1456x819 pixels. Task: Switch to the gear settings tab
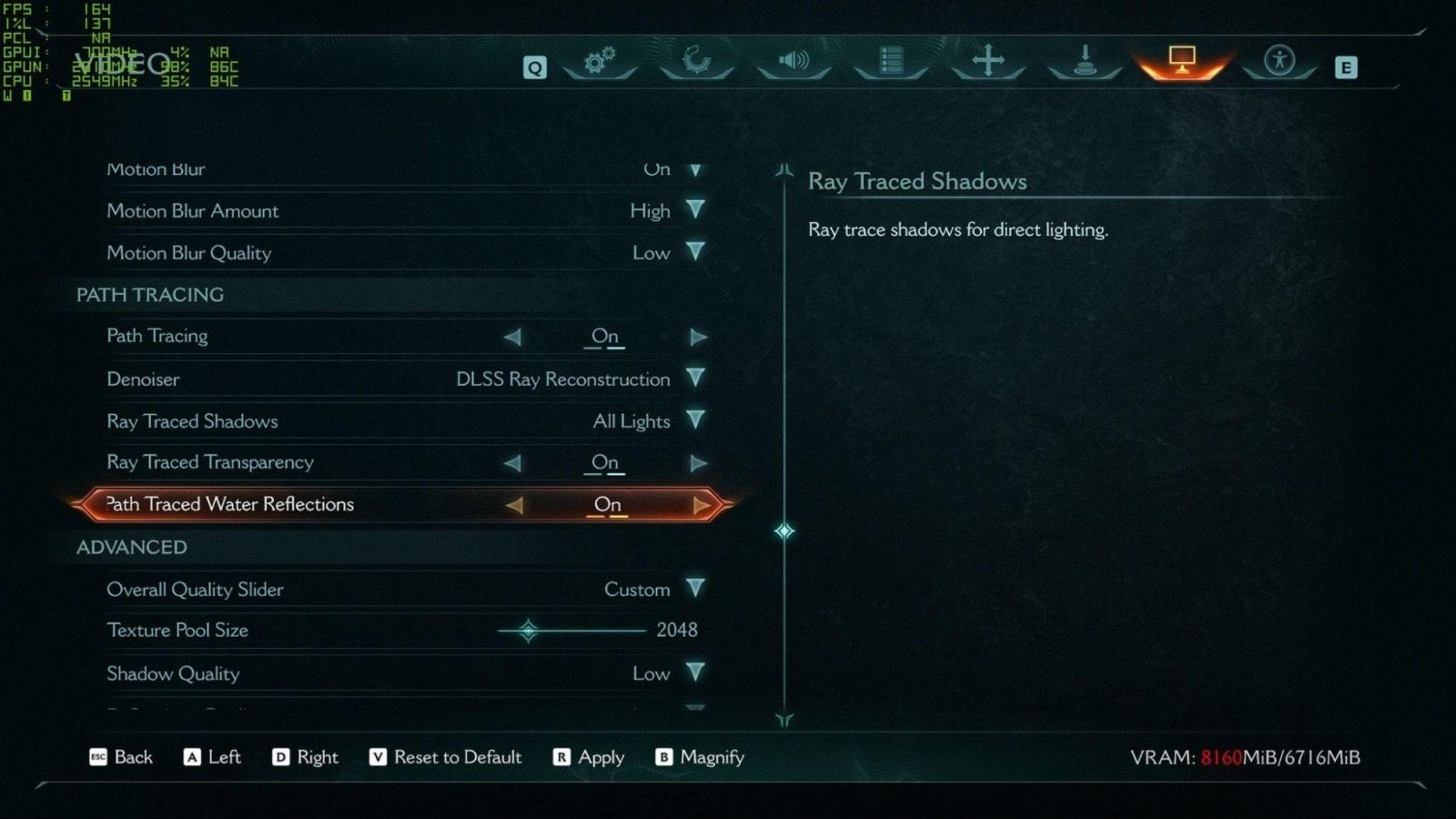tap(600, 61)
